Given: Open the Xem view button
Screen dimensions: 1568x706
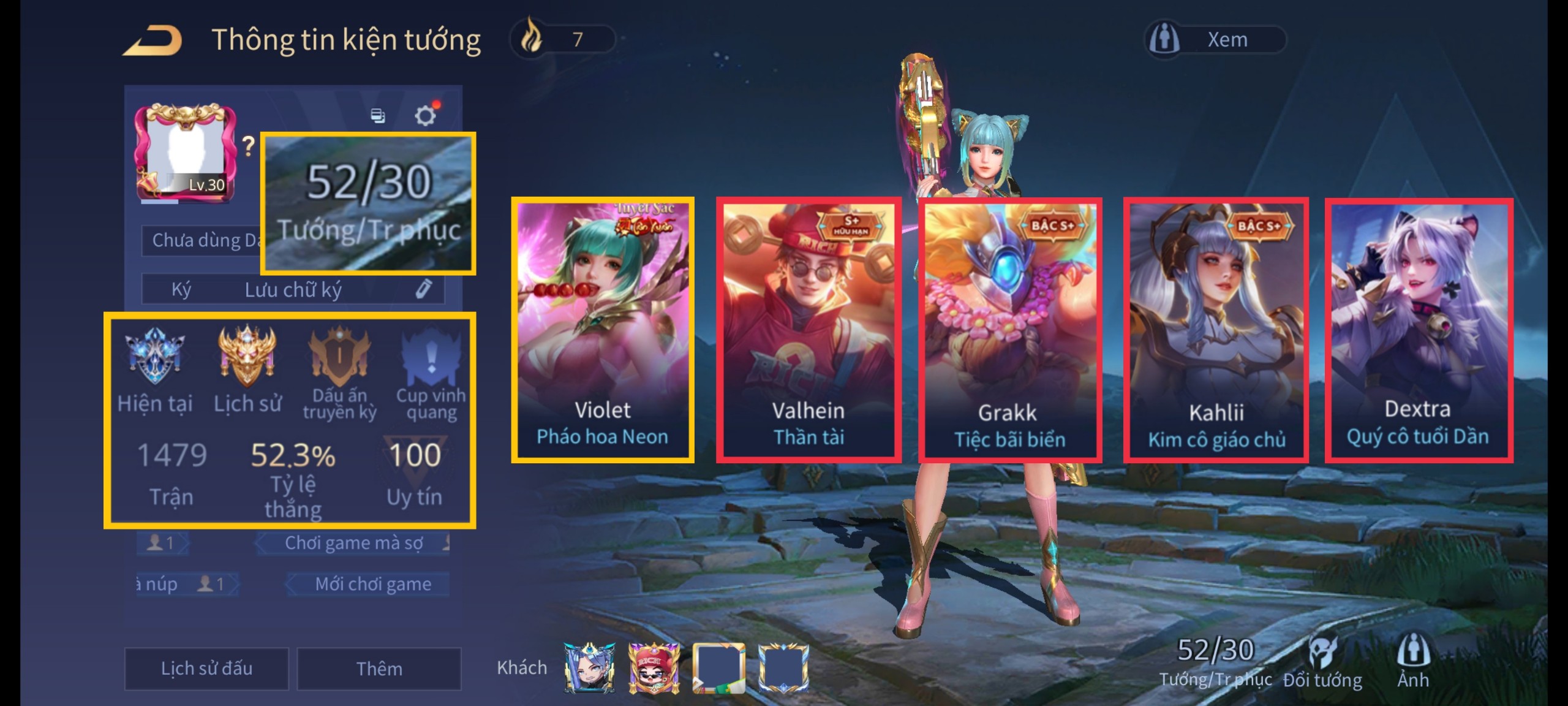Looking at the screenshot, I should pyautogui.click(x=1215, y=40).
